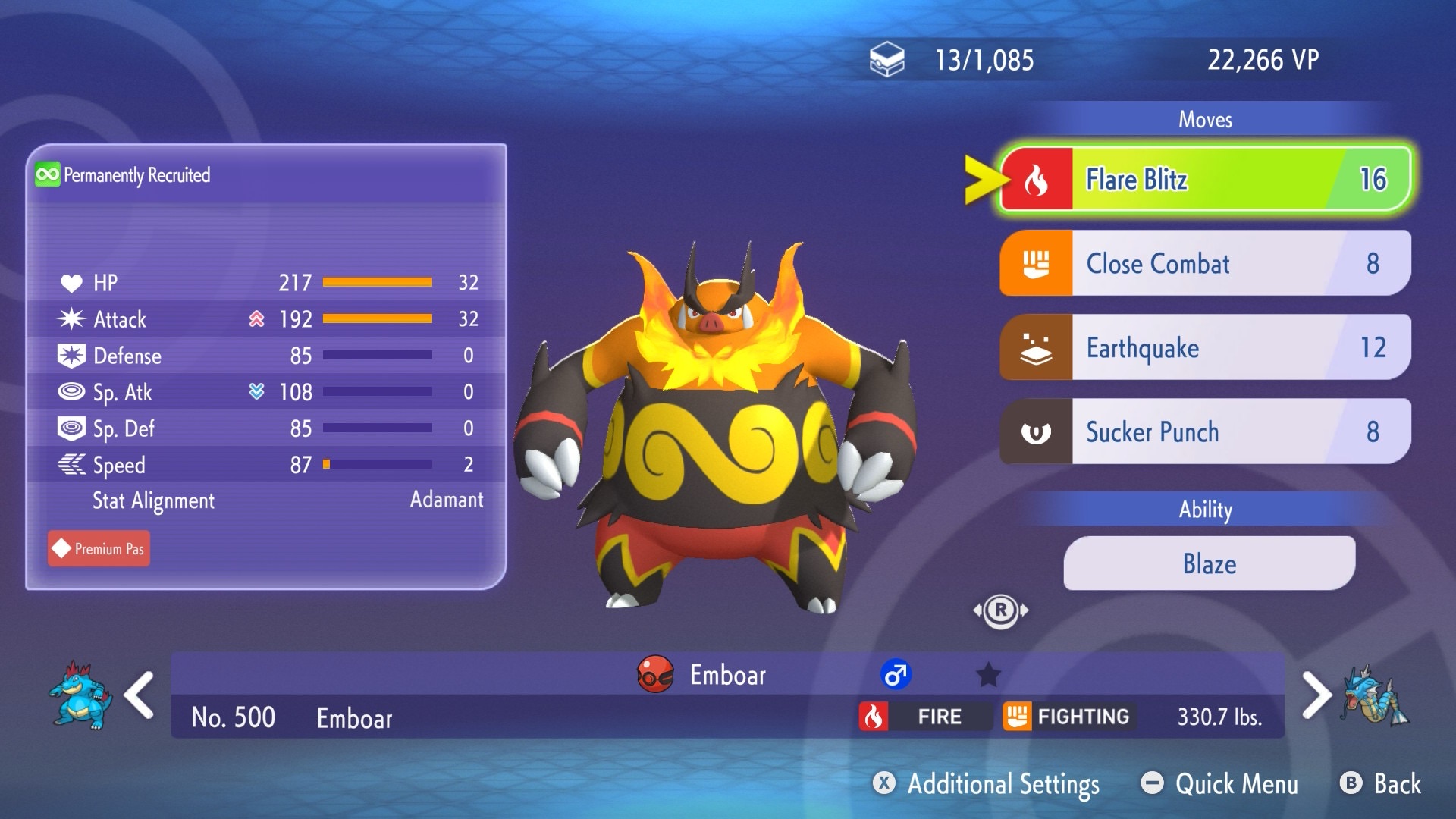Toggle the star favorite marker

(x=988, y=674)
